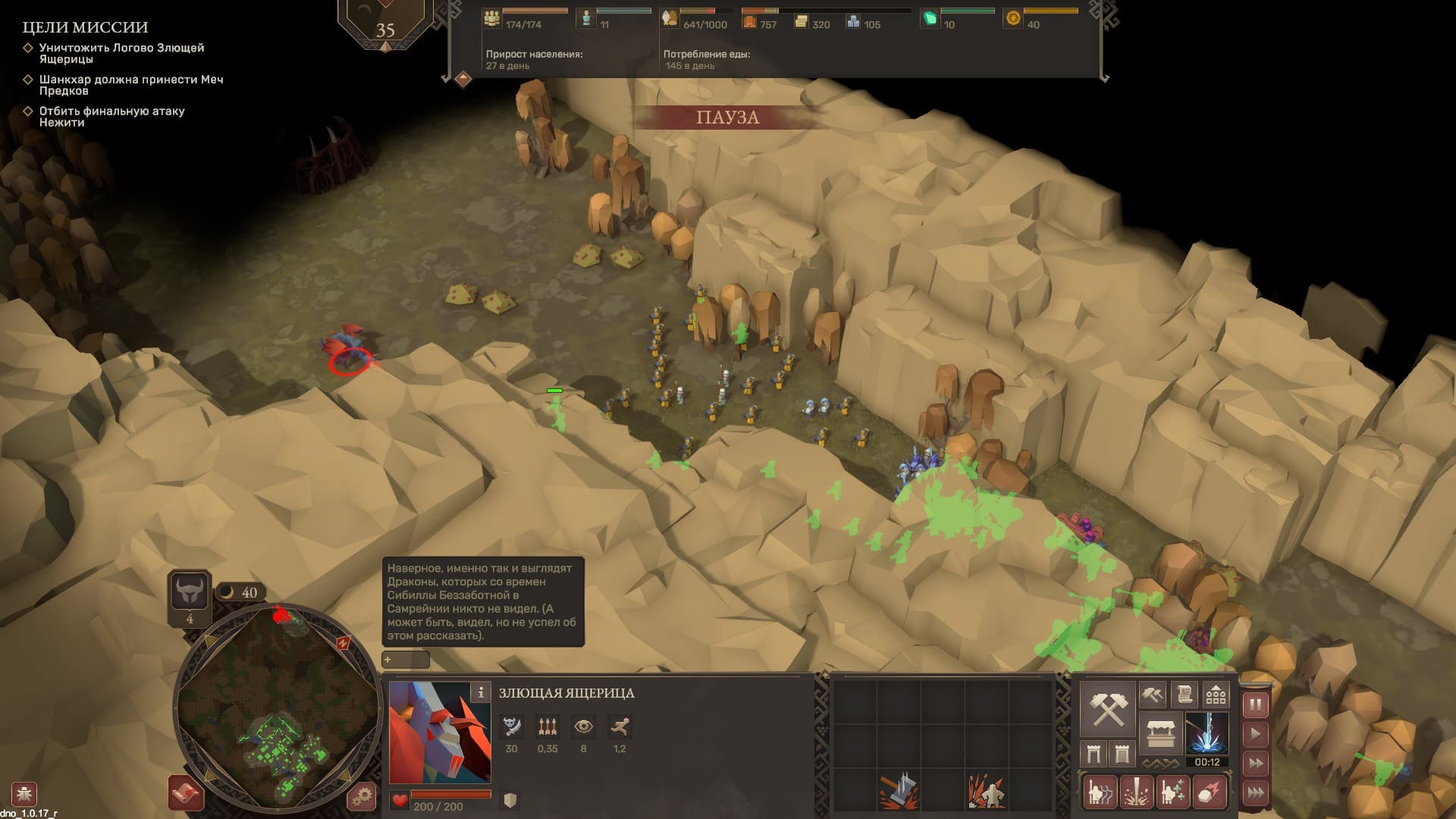The height and width of the screenshot is (819, 1456).
Task: Click the bug report icon
Action: (24, 794)
